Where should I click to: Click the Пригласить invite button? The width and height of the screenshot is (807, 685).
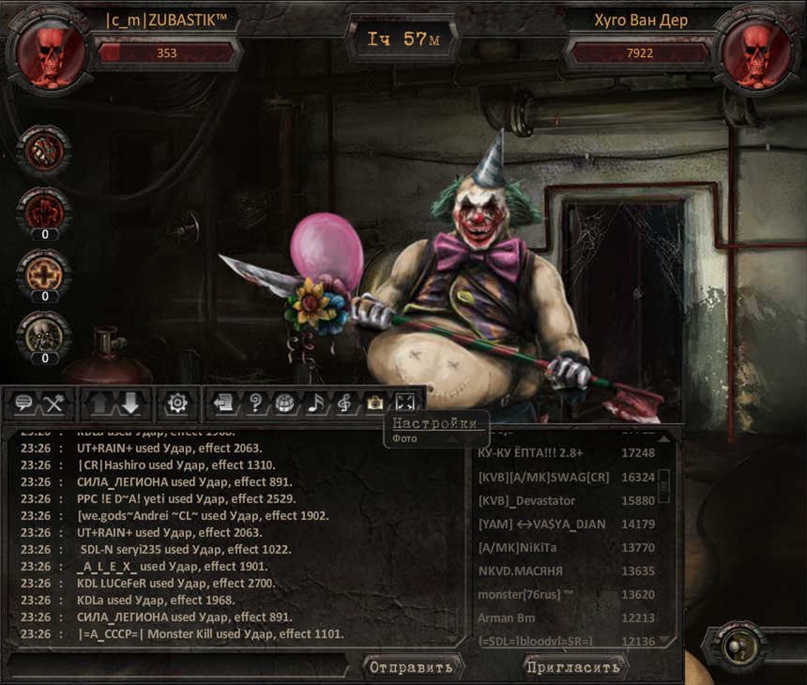[573, 666]
